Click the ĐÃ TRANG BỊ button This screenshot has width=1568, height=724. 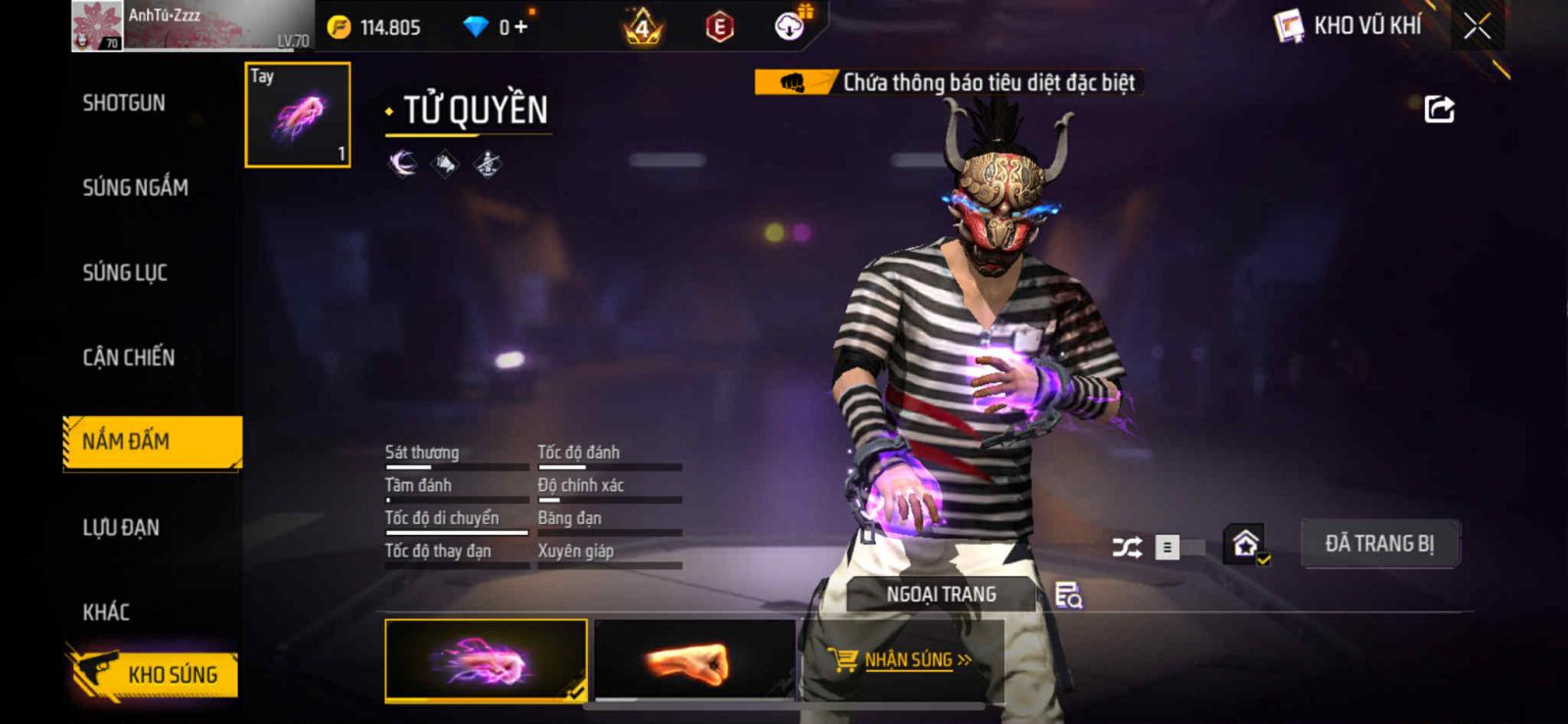1379,544
